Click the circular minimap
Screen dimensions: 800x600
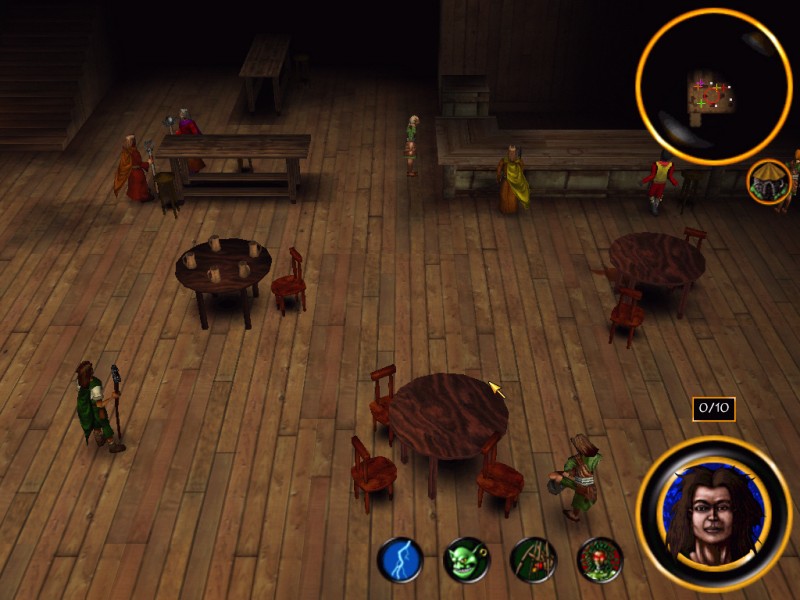[x=714, y=86]
